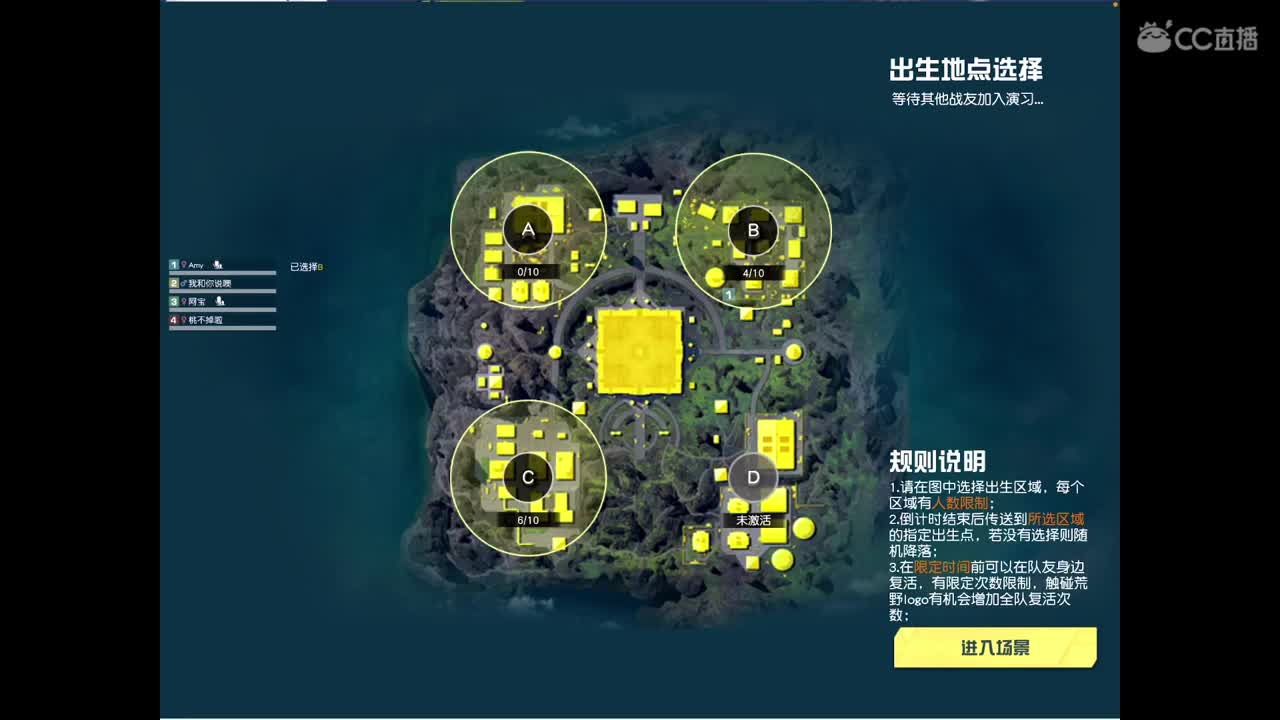The image size is (1280, 720).
Task: Select spawn zone C marker on the map
Action: click(527, 477)
